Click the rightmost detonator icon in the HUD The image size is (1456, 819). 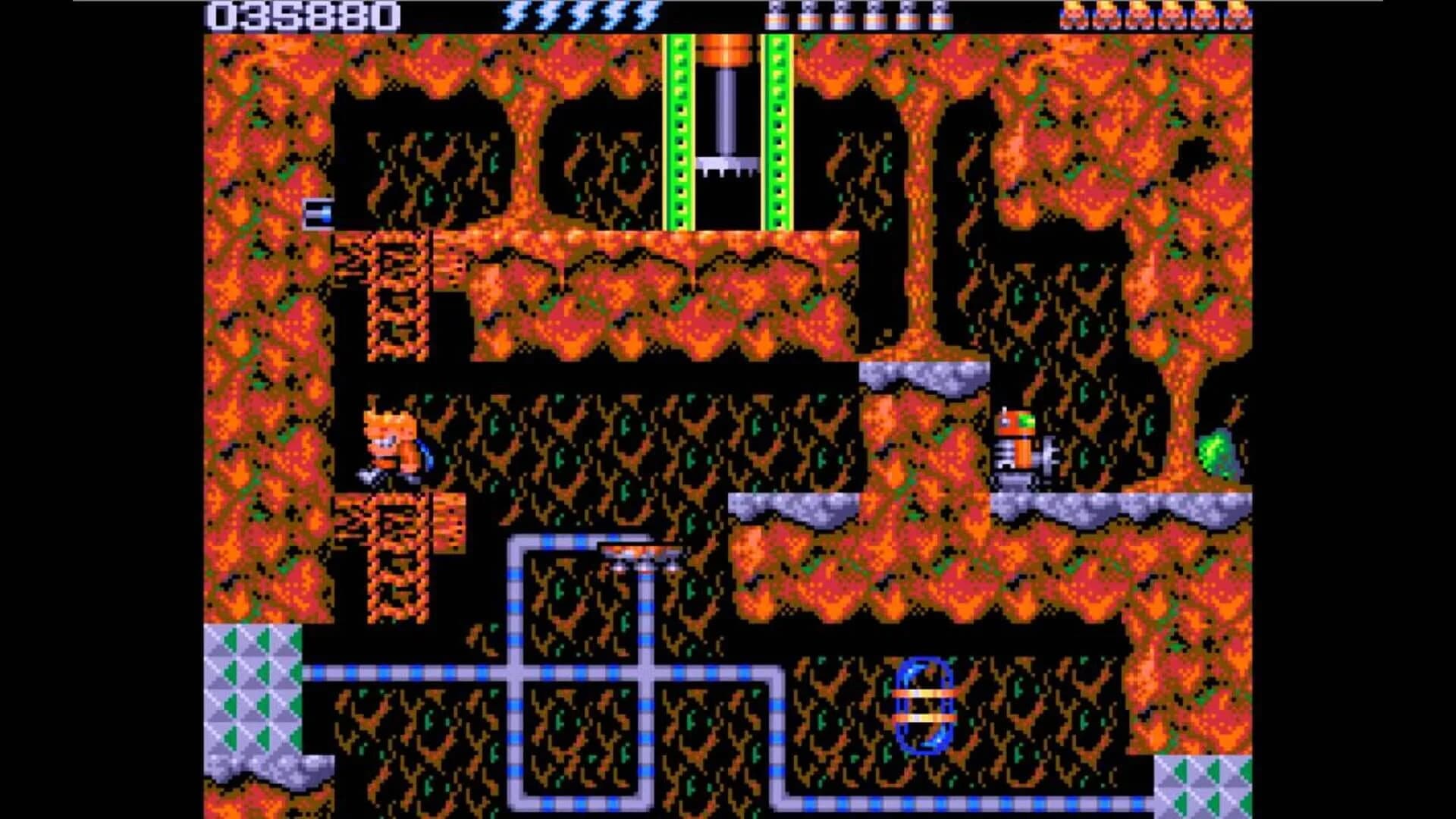coord(940,15)
